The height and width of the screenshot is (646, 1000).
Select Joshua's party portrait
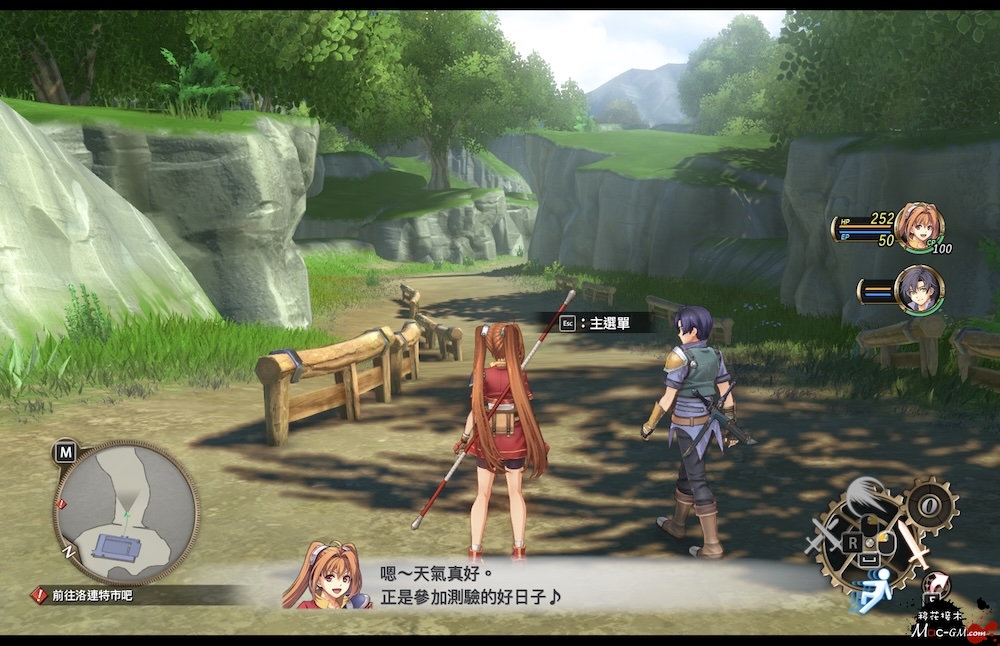click(x=918, y=290)
